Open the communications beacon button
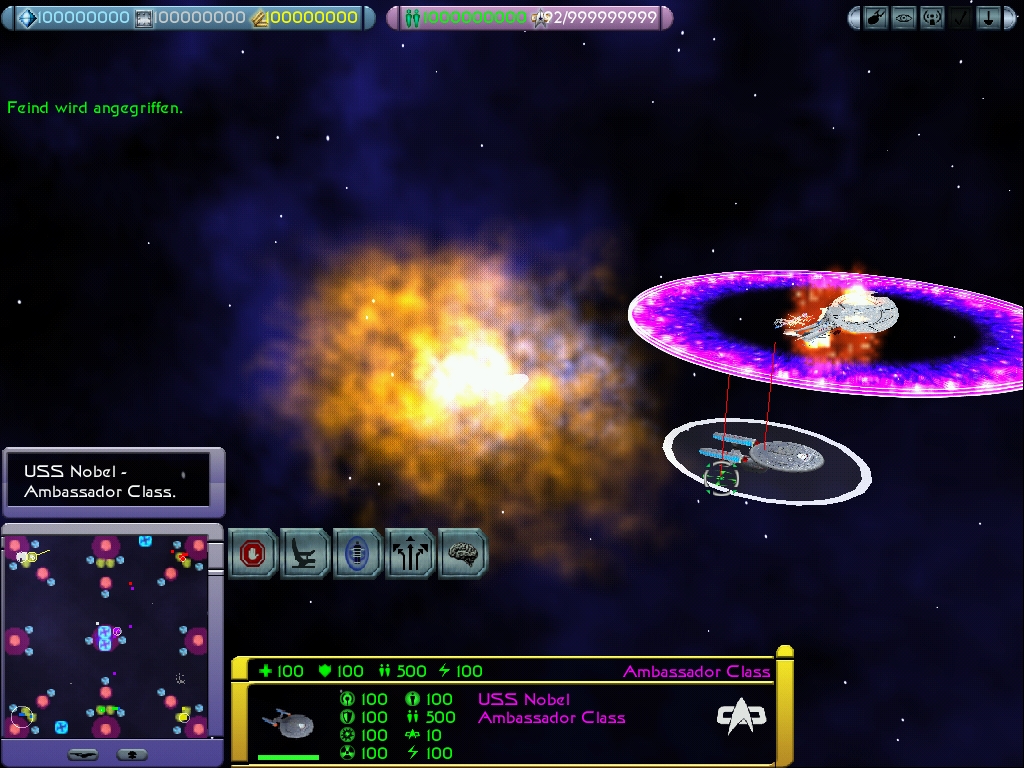The image size is (1024, 768). click(x=932, y=18)
